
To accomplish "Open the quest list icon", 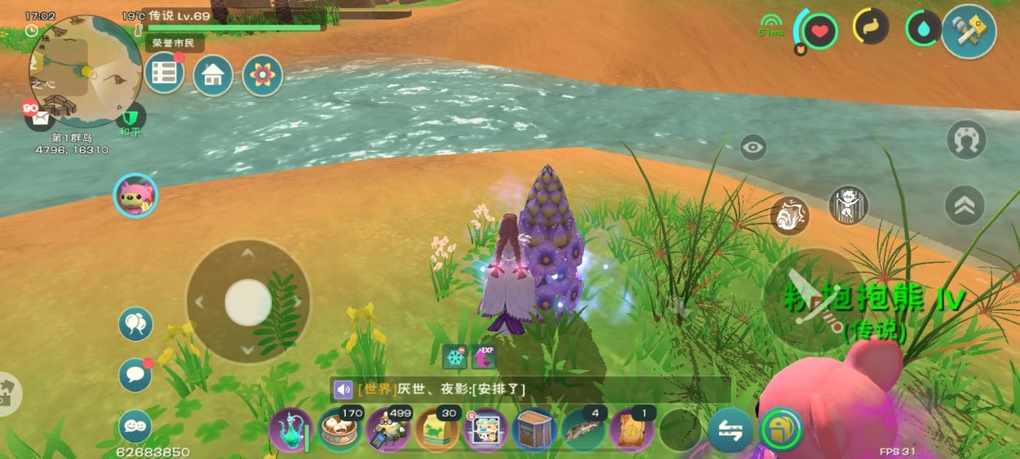I will (x=164, y=75).
